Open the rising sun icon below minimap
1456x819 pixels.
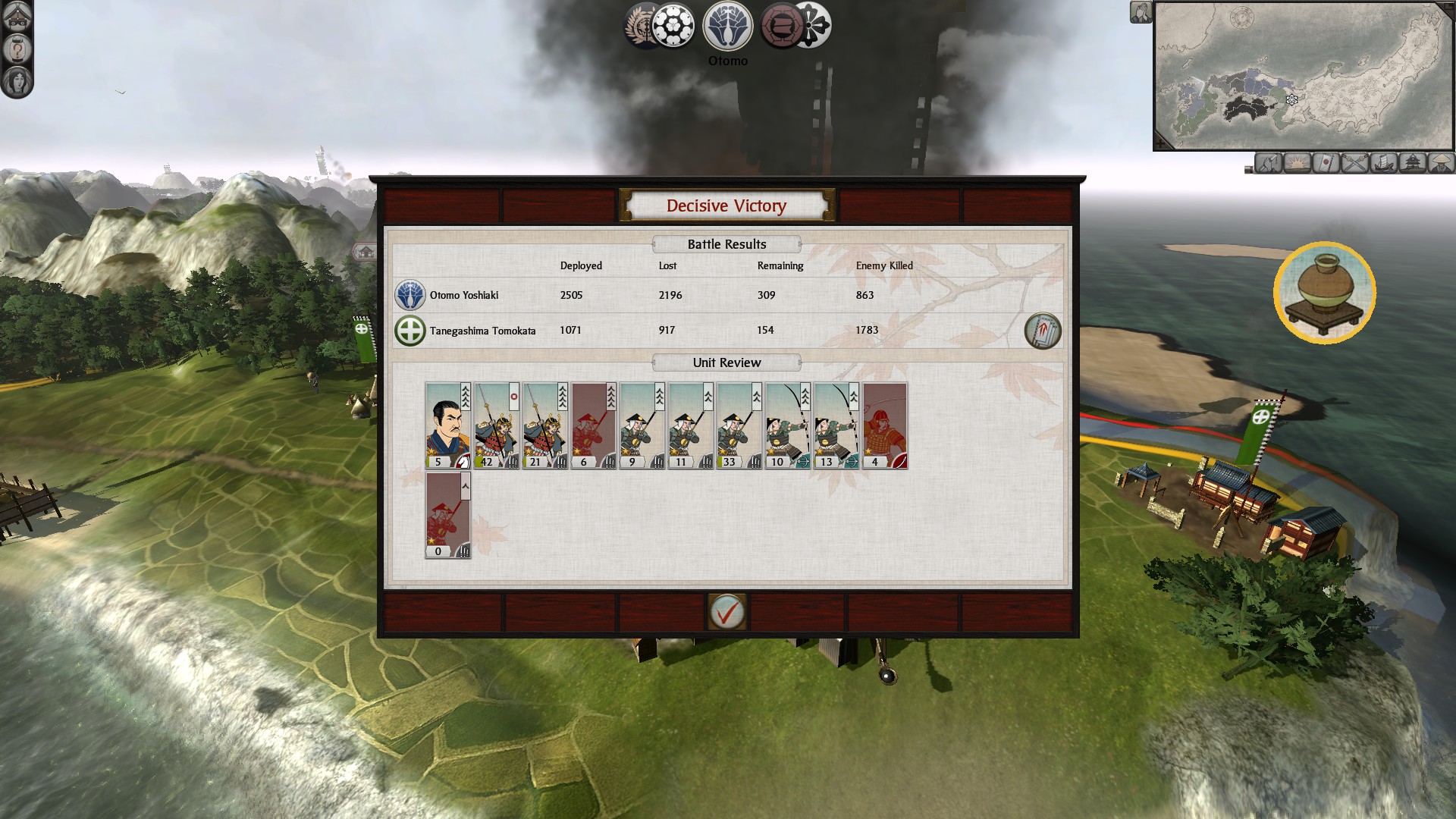coord(1297,163)
